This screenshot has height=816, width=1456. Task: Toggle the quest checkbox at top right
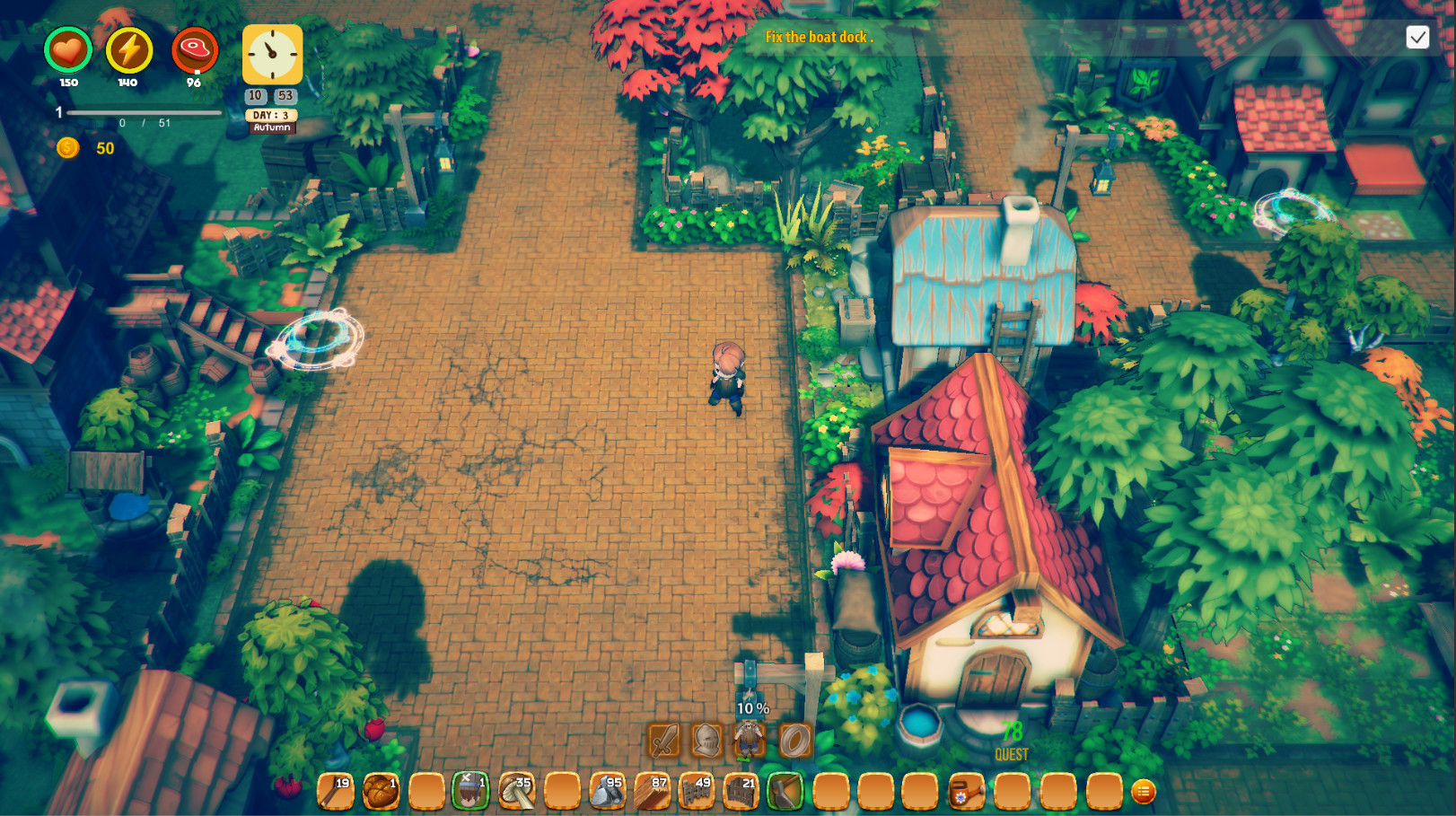(1419, 39)
